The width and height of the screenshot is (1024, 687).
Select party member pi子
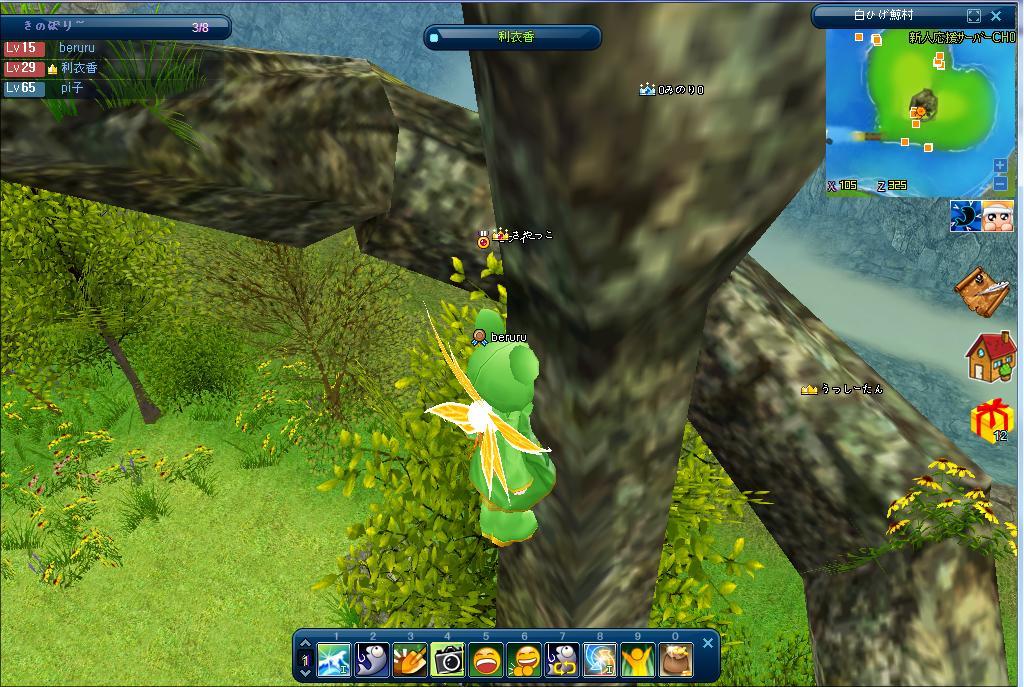pos(71,88)
